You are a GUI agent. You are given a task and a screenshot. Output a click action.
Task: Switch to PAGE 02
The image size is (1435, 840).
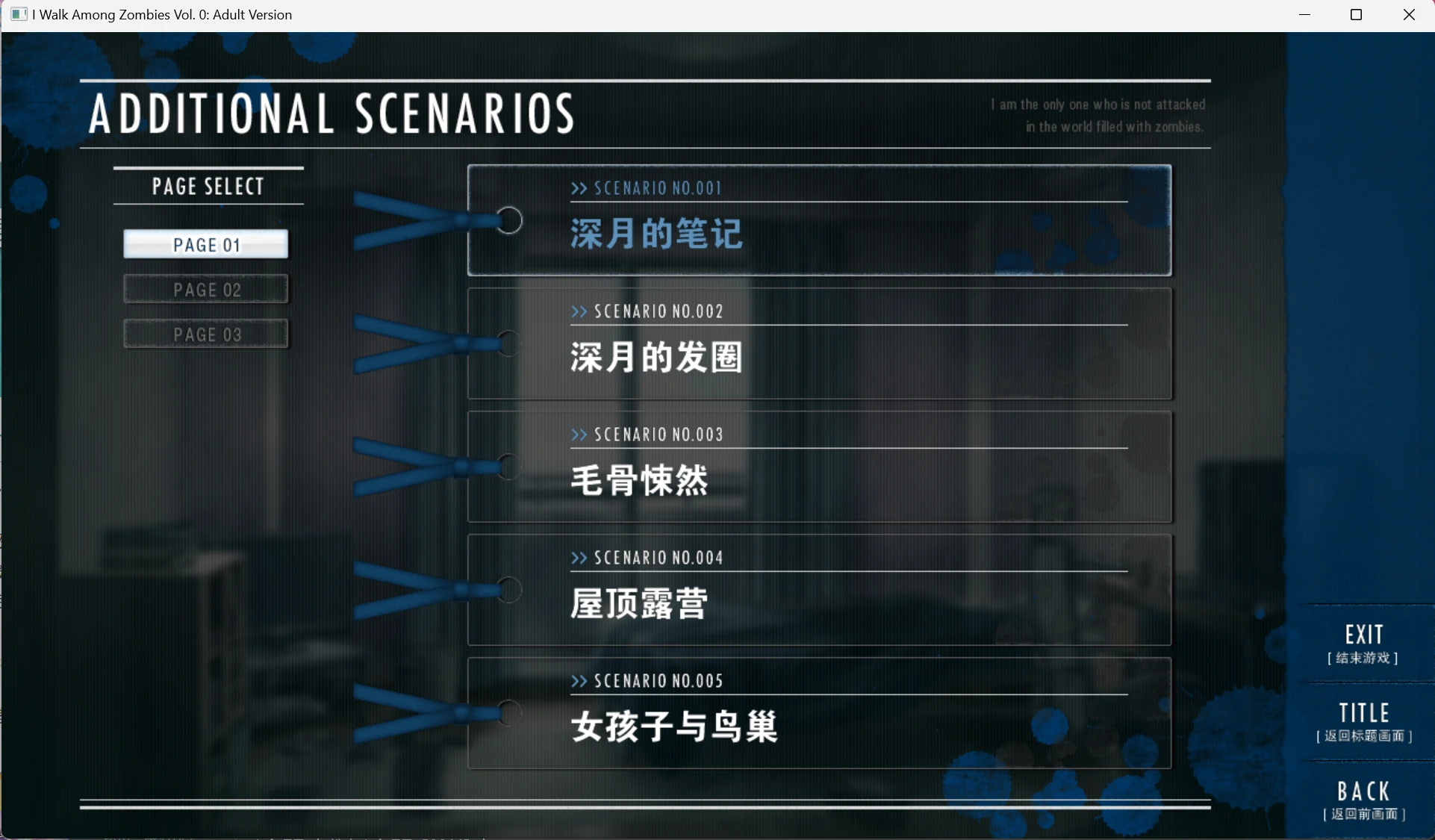(x=206, y=289)
